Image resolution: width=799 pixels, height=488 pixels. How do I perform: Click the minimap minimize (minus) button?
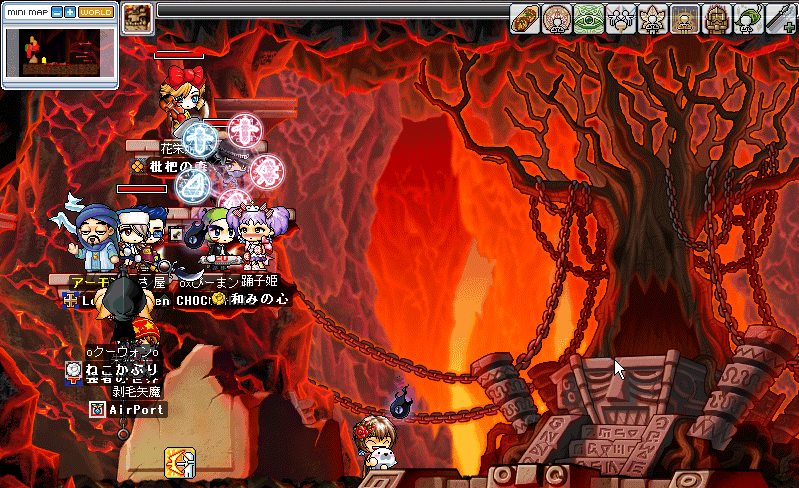coord(56,12)
